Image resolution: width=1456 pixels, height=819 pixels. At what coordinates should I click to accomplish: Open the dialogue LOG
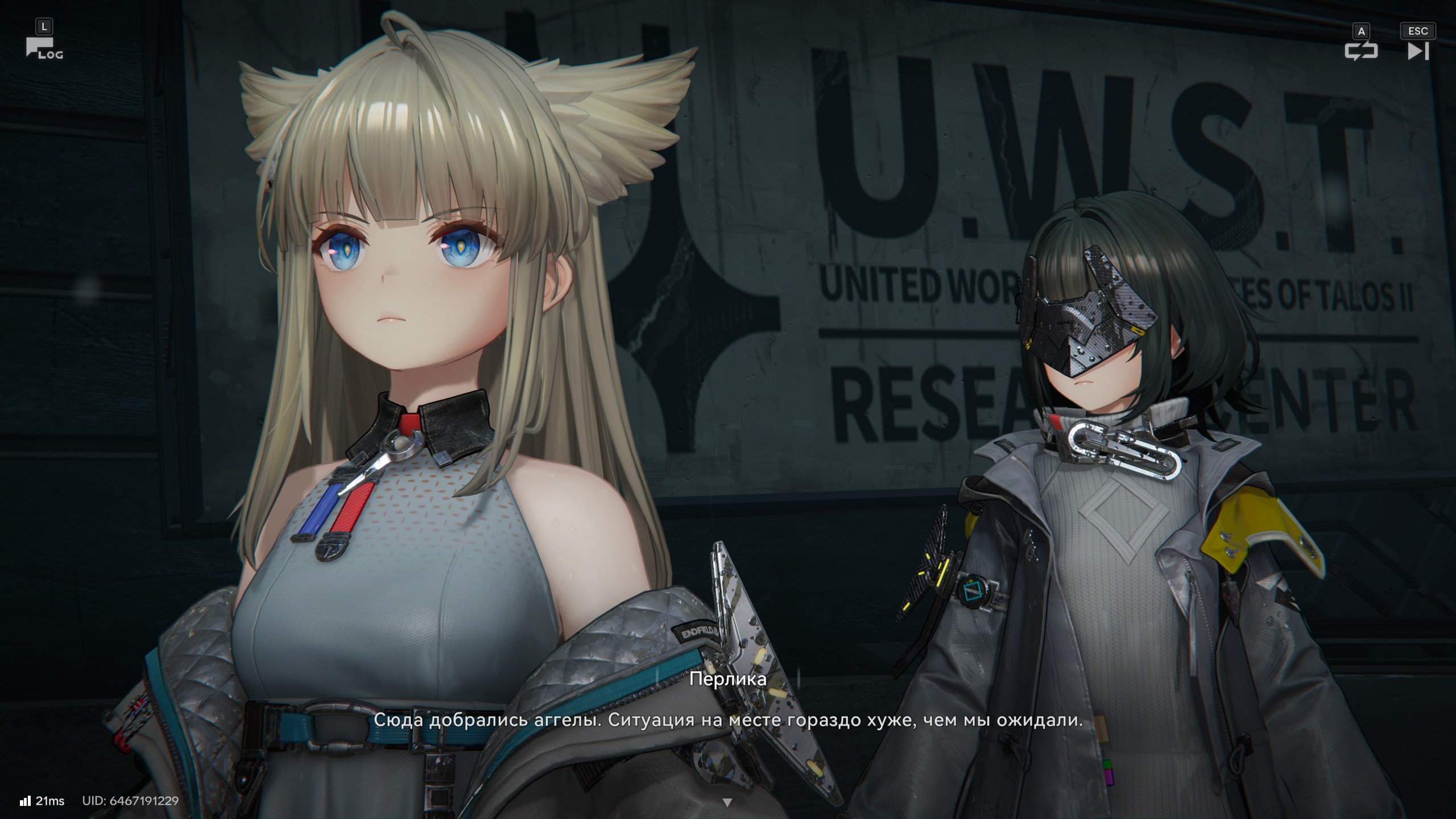tap(43, 48)
